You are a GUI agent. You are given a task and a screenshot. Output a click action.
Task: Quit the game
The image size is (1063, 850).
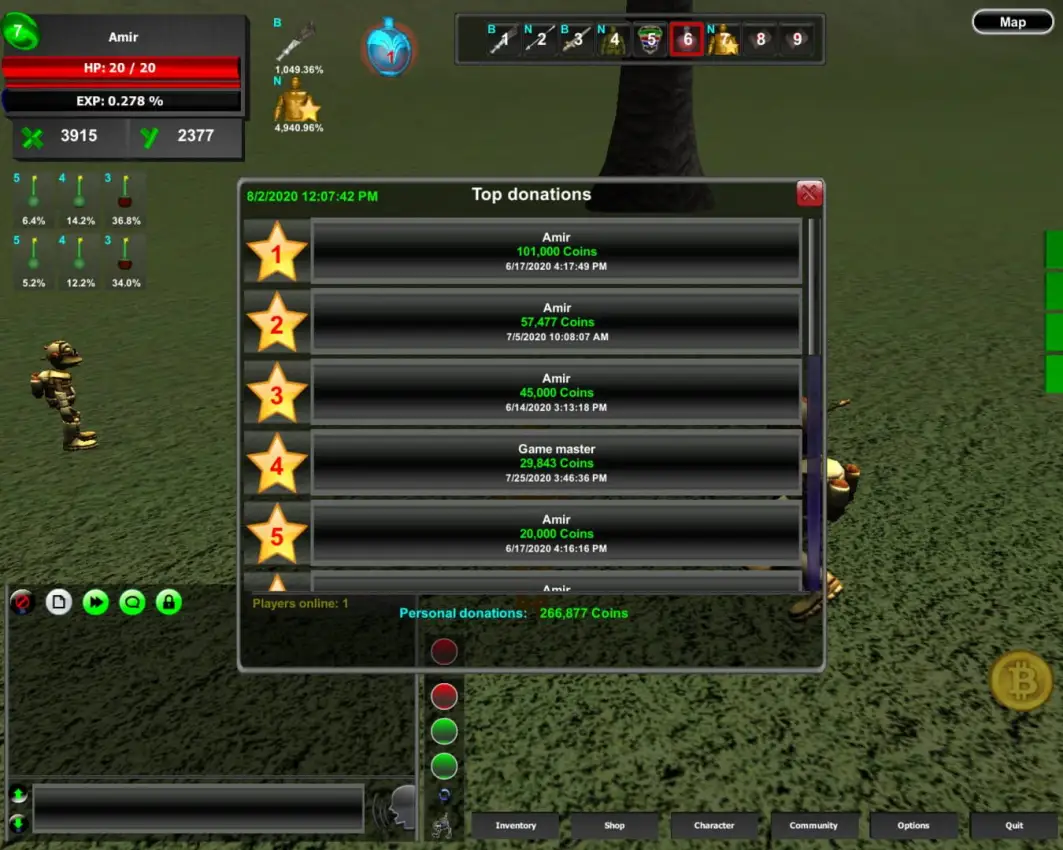[1013, 826]
